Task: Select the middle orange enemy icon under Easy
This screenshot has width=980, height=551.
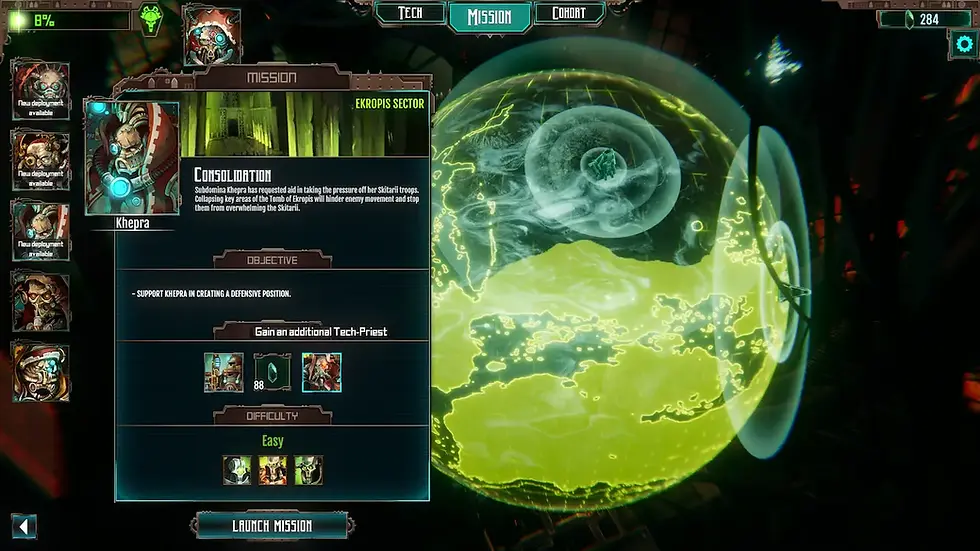Action: (x=272, y=469)
